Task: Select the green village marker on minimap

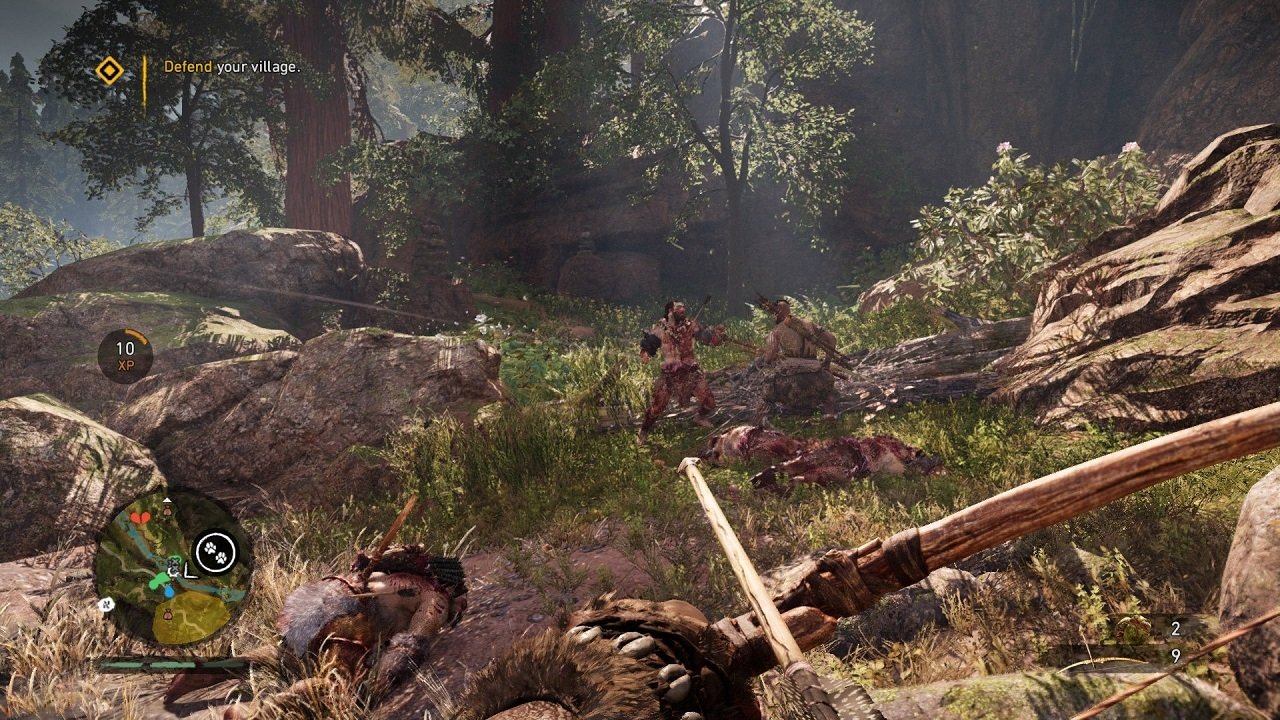Action: click(161, 579)
